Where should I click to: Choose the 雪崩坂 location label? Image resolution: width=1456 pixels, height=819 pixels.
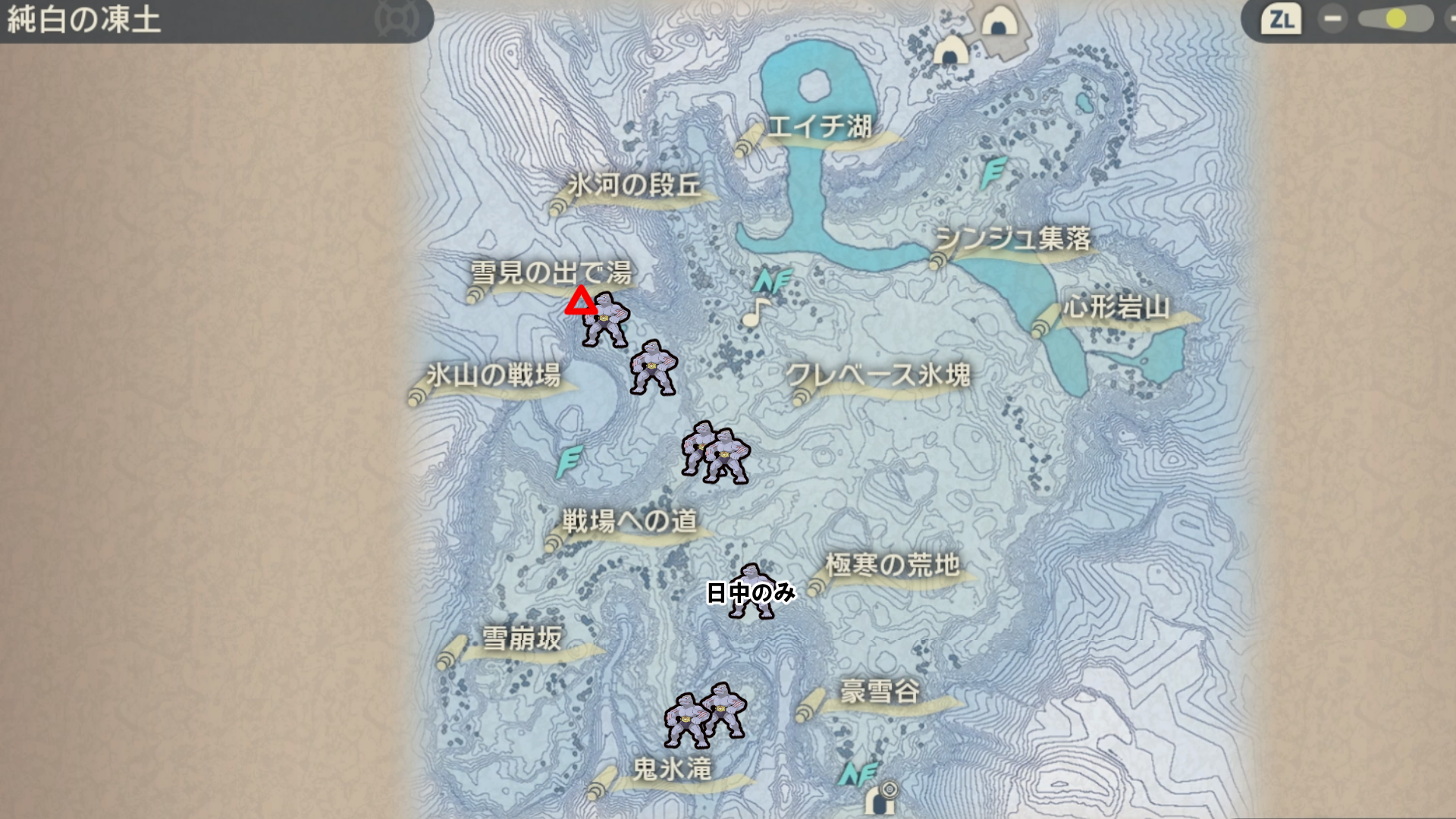pyautogui.click(x=522, y=639)
